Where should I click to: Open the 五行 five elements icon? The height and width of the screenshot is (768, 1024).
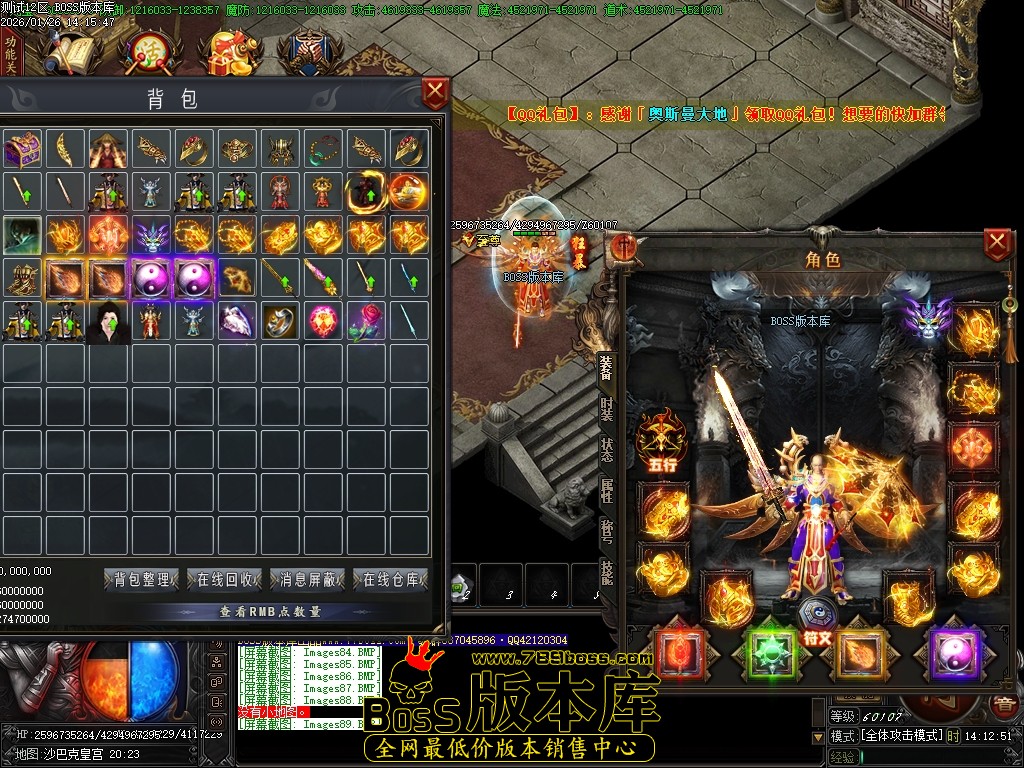[x=663, y=441]
